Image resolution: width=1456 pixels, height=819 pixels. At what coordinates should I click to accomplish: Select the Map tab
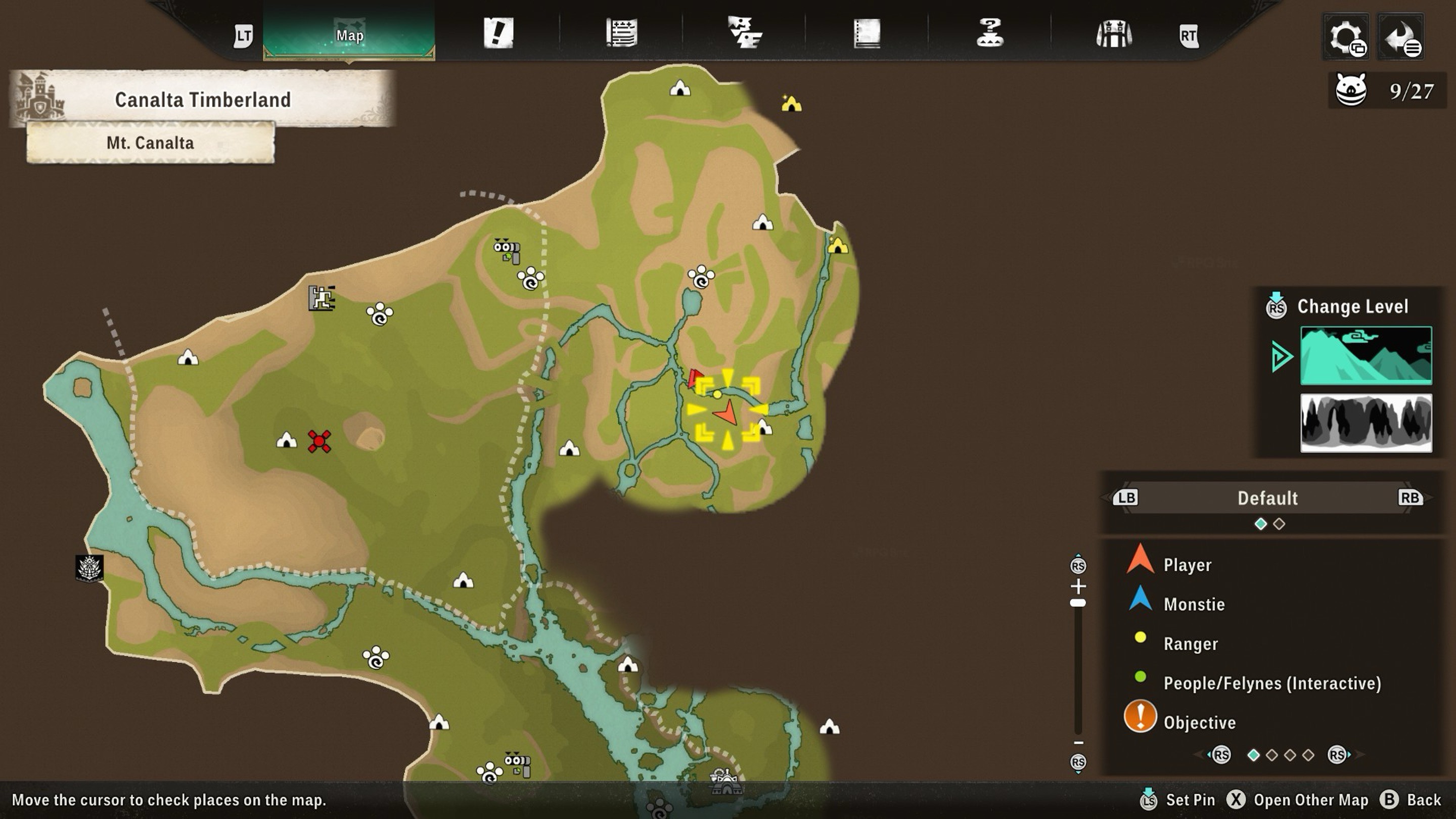[349, 34]
